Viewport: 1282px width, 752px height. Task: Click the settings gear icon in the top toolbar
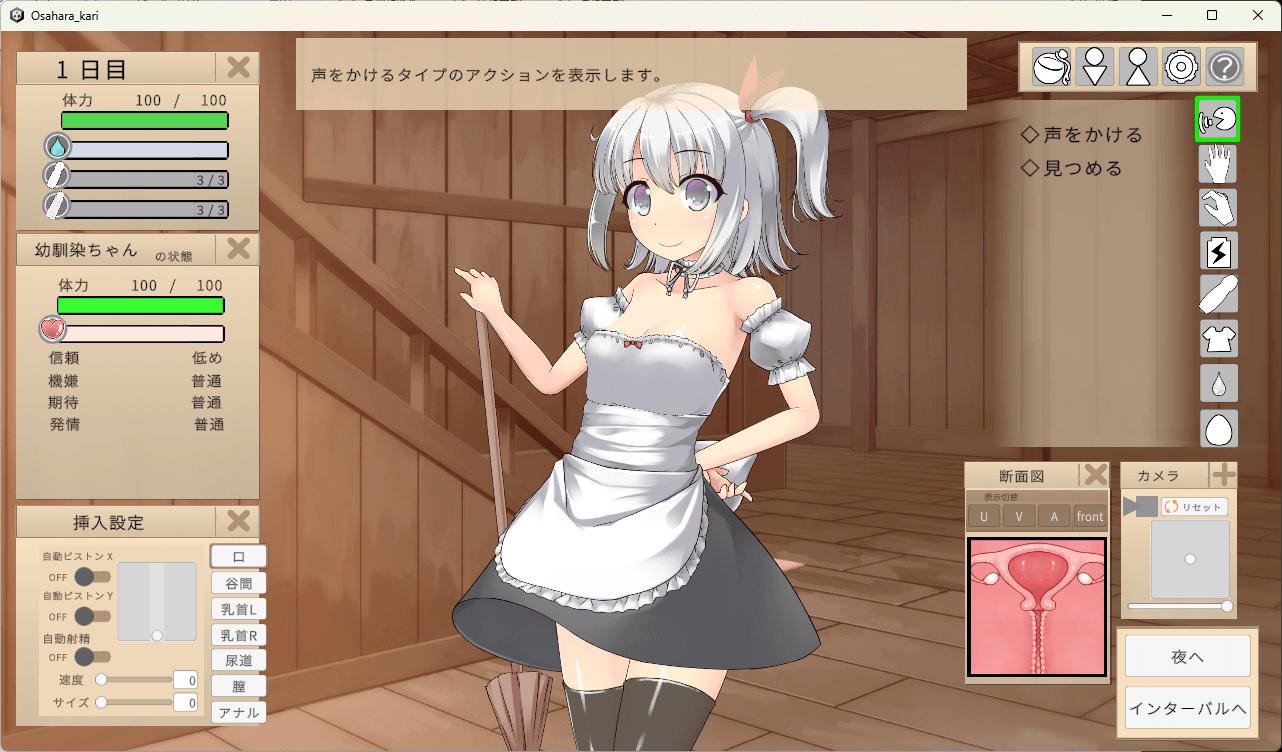(1180, 66)
